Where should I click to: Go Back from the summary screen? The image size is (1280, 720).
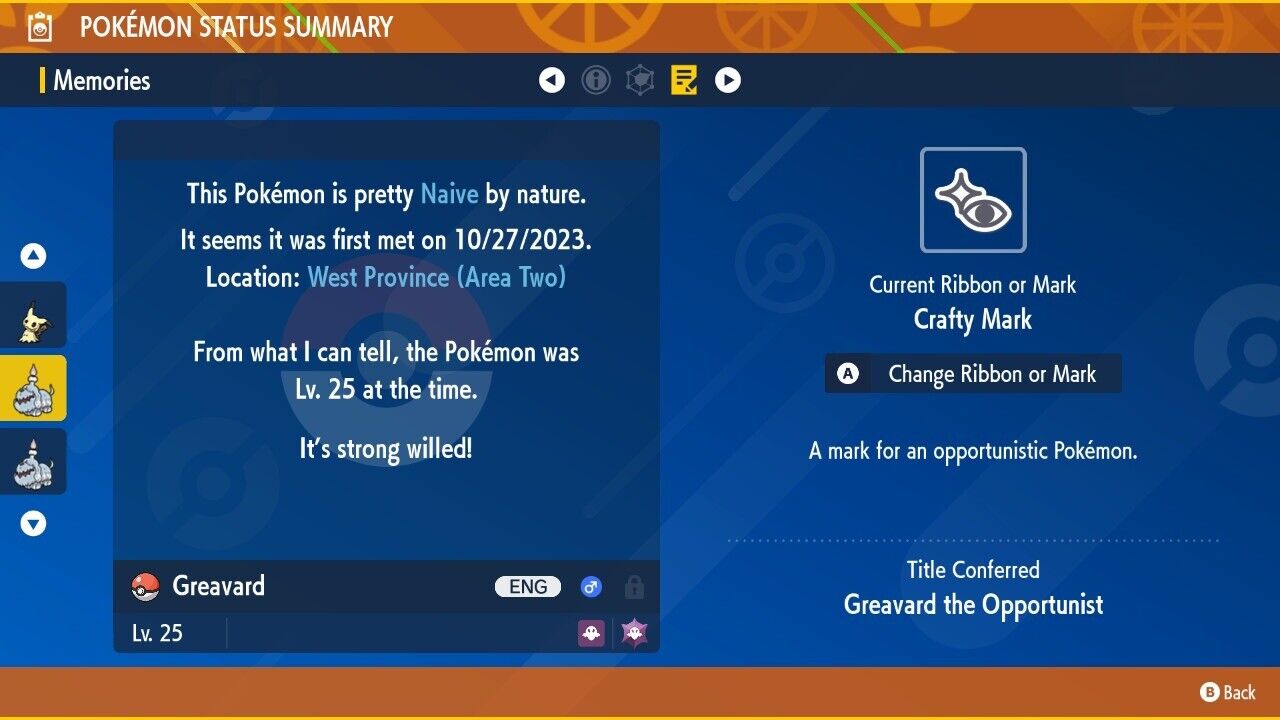click(x=1228, y=692)
